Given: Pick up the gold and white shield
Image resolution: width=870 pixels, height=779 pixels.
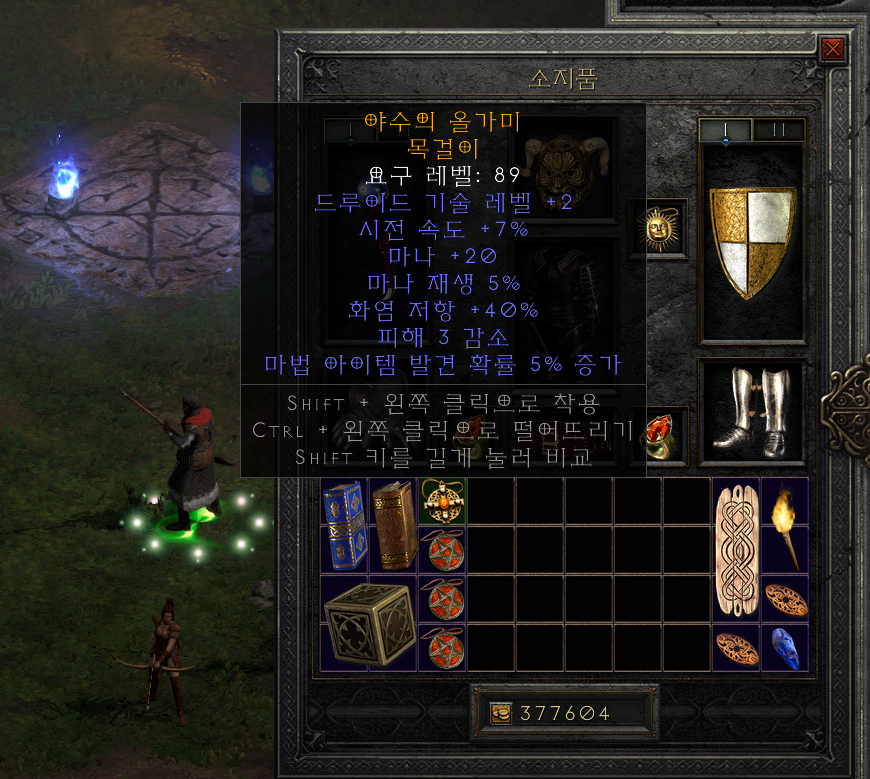Looking at the screenshot, I should (752, 242).
